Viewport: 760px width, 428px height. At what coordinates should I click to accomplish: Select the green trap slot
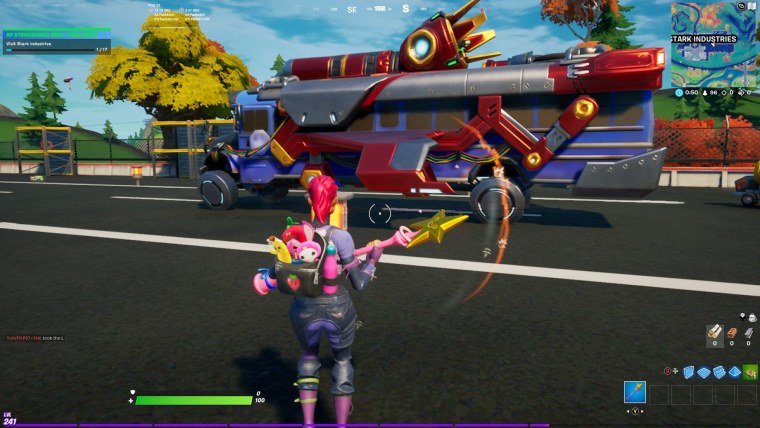[750, 372]
